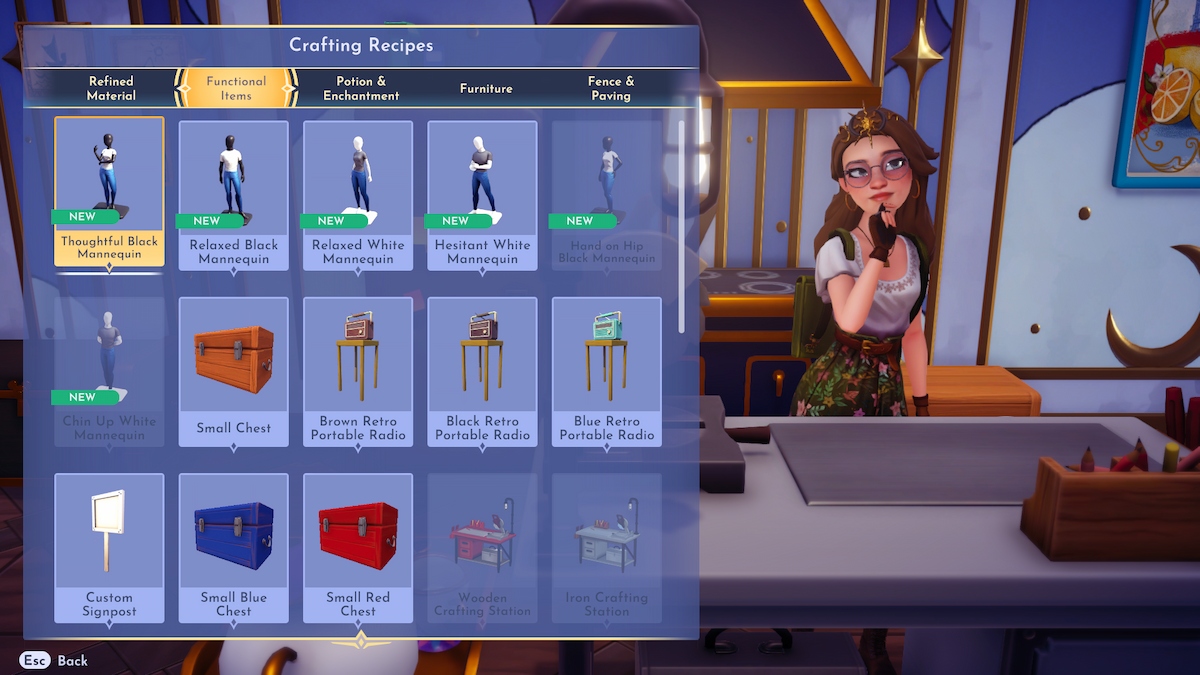Select the Thoughtful Black Mannequin recipe
This screenshot has height=675, width=1200.
(x=109, y=192)
